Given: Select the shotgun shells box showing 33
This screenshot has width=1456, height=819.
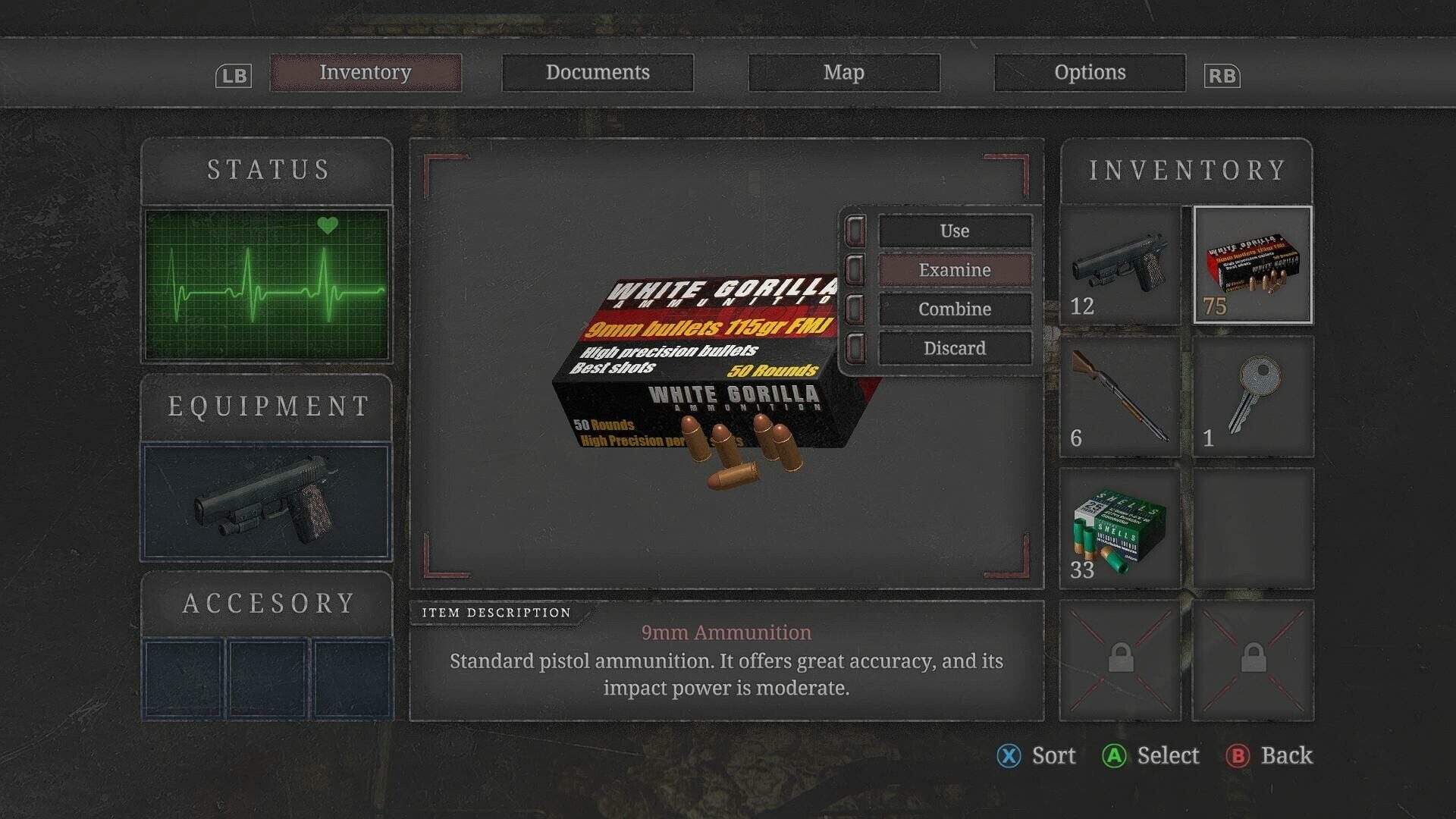Looking at the screenshot, I should point(1120,529).
